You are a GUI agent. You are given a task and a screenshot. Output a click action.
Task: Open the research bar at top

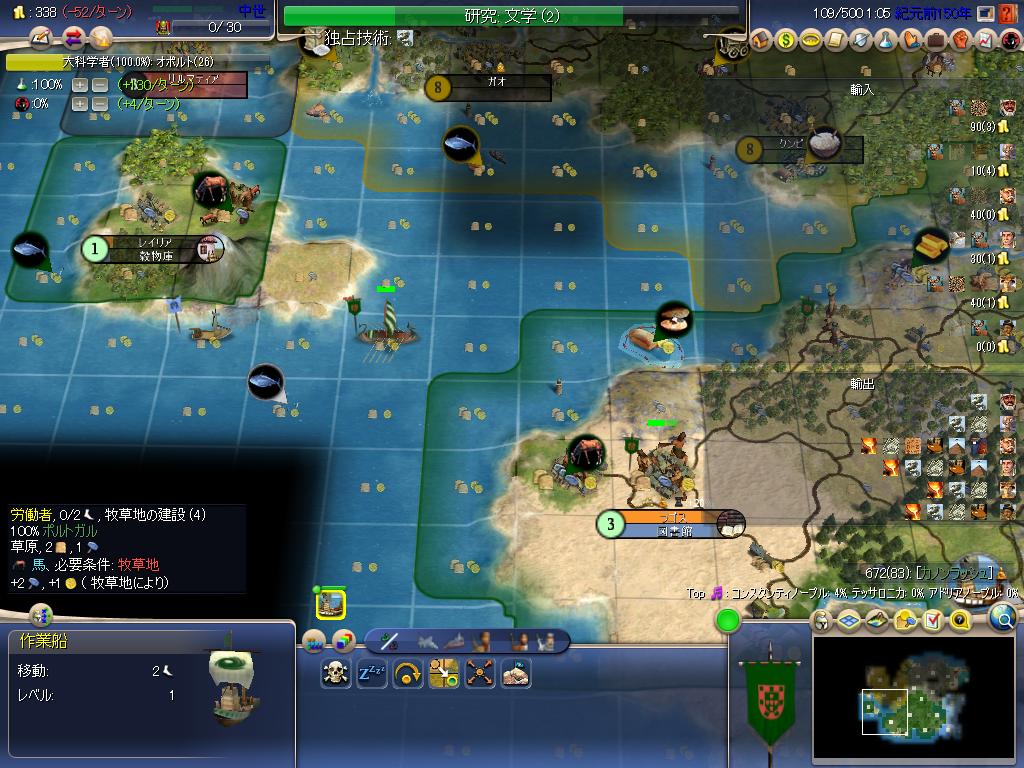(511, 16)
